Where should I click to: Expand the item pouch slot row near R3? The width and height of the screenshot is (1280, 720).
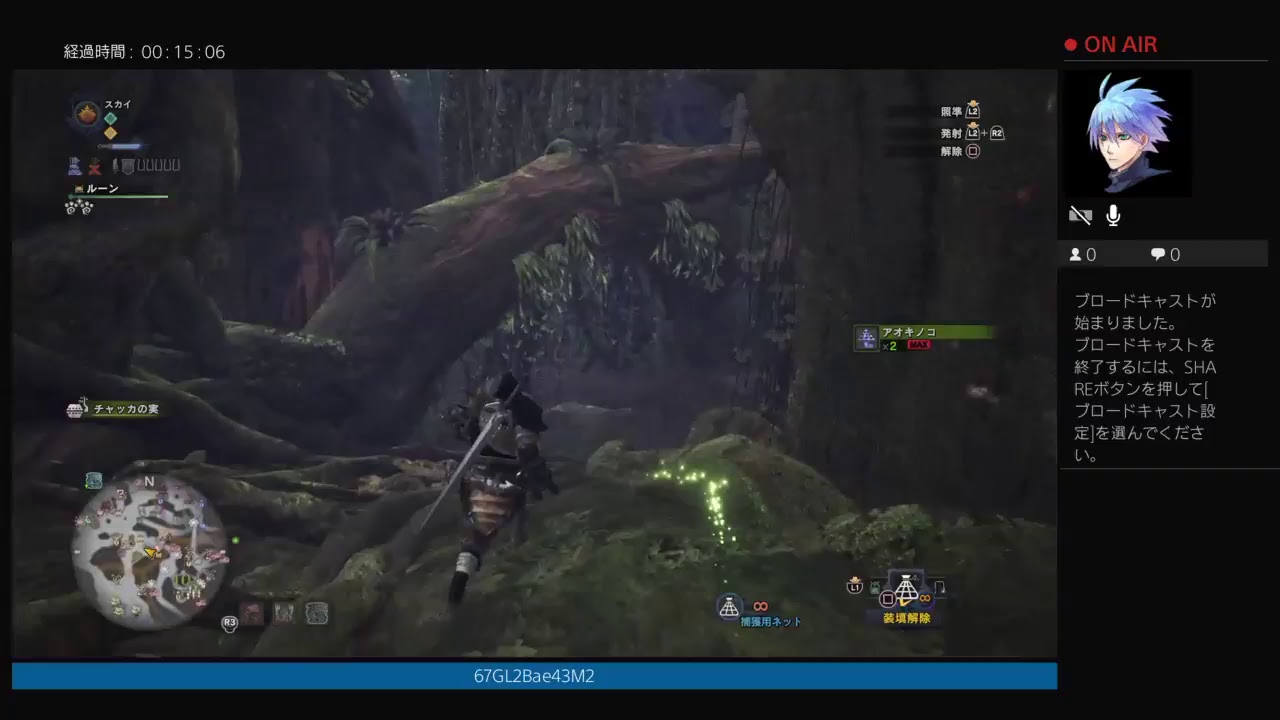tap(284, 614)
